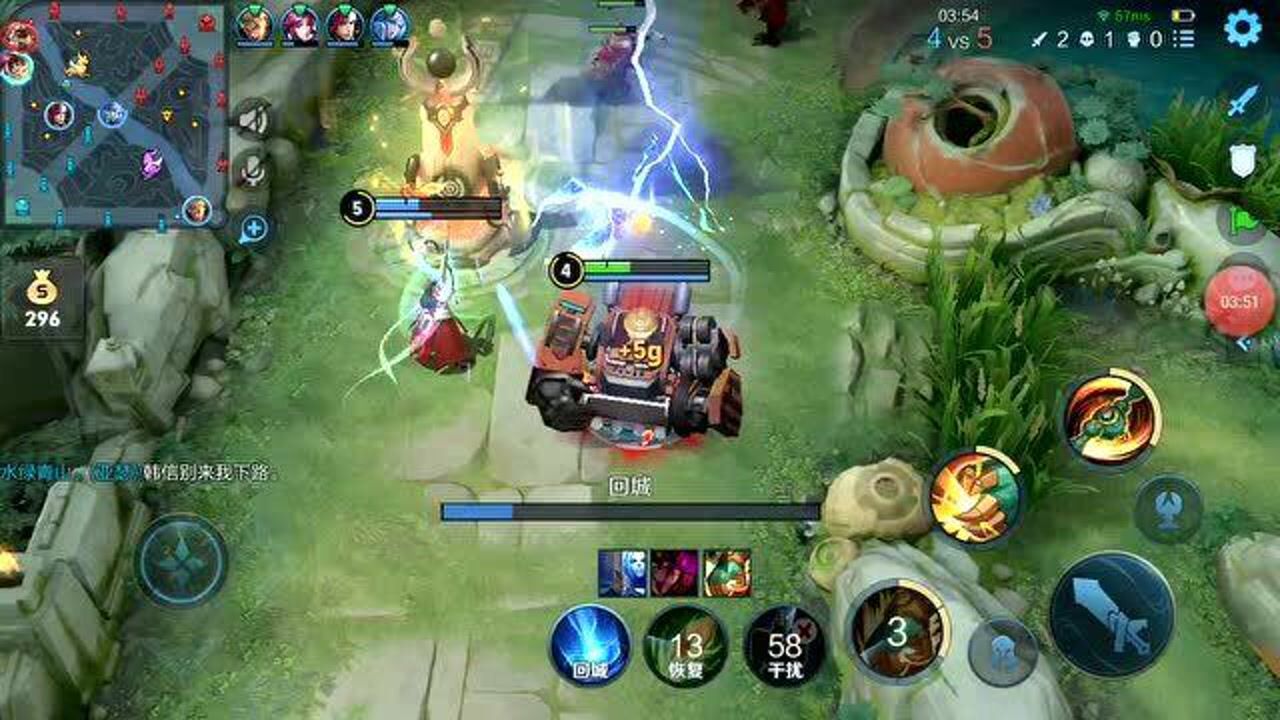Send the sword attack signal
The image size is (1280, 720).
(x=1242, y=100)
